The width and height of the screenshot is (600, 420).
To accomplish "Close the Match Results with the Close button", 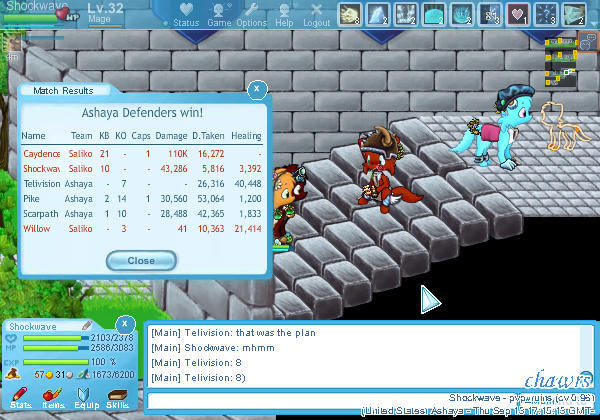I will [x=141, y=260].
